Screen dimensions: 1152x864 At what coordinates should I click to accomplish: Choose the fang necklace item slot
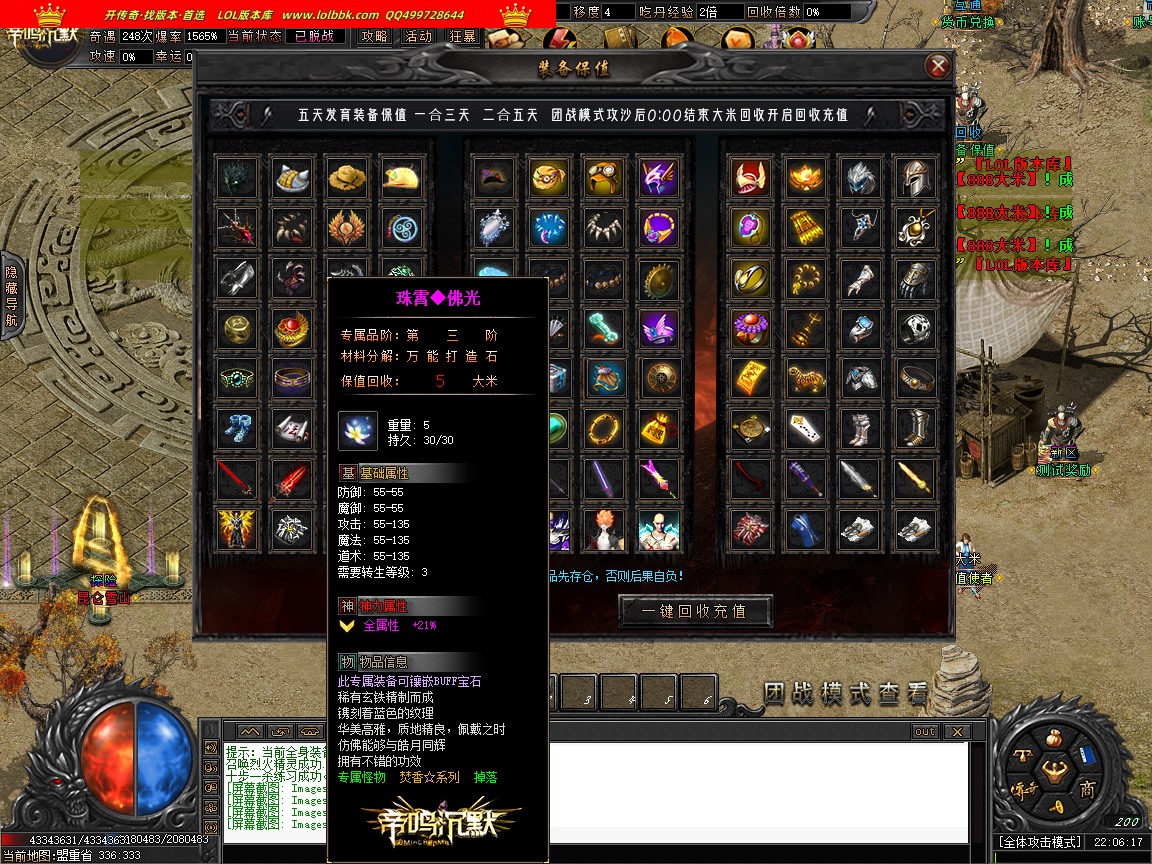[604, 228]
